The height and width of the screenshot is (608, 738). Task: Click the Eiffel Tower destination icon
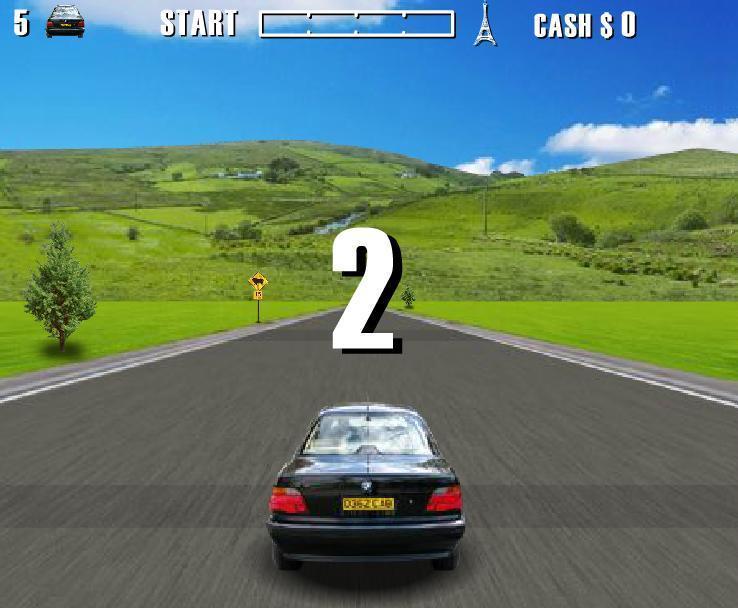click(x=485, y=24)
